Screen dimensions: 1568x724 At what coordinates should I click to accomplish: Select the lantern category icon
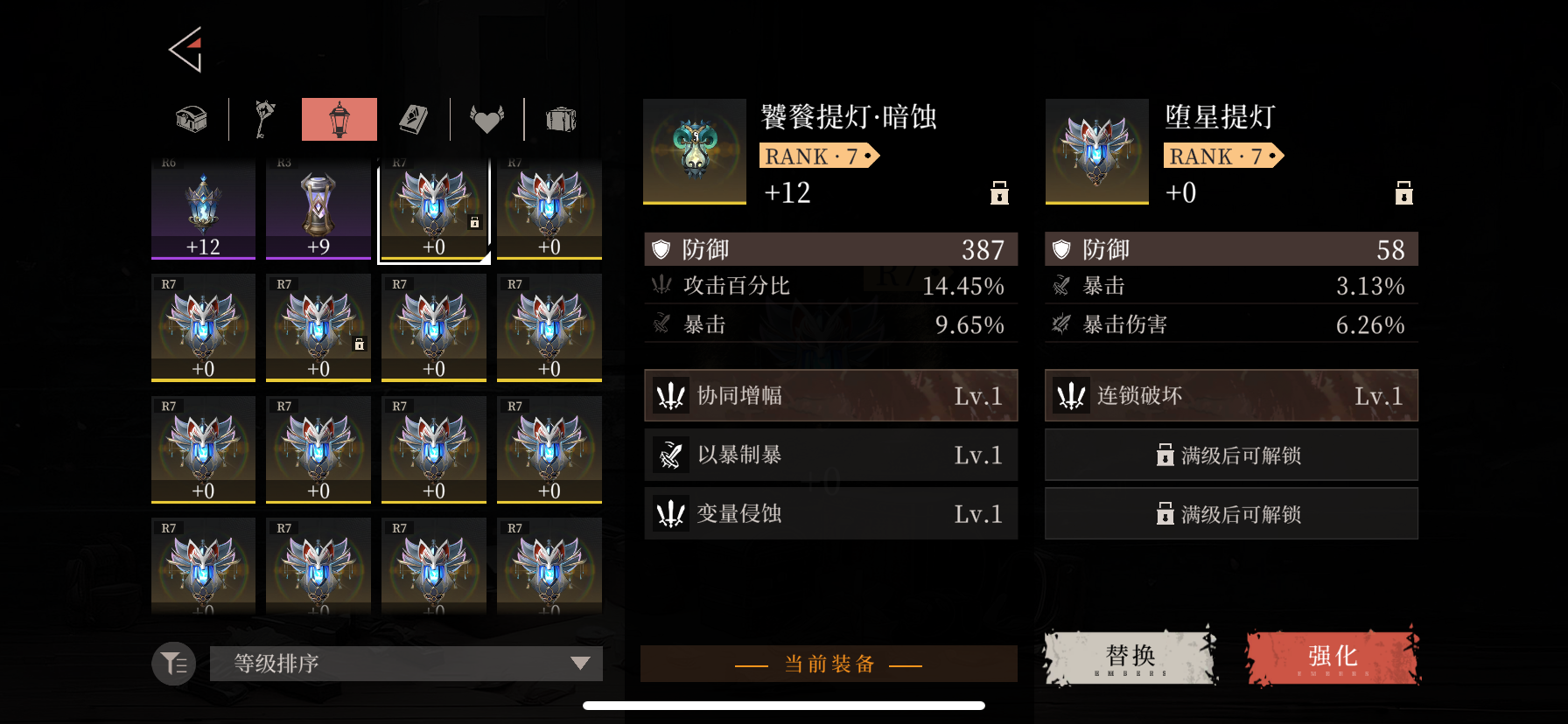tap(339, 119)
